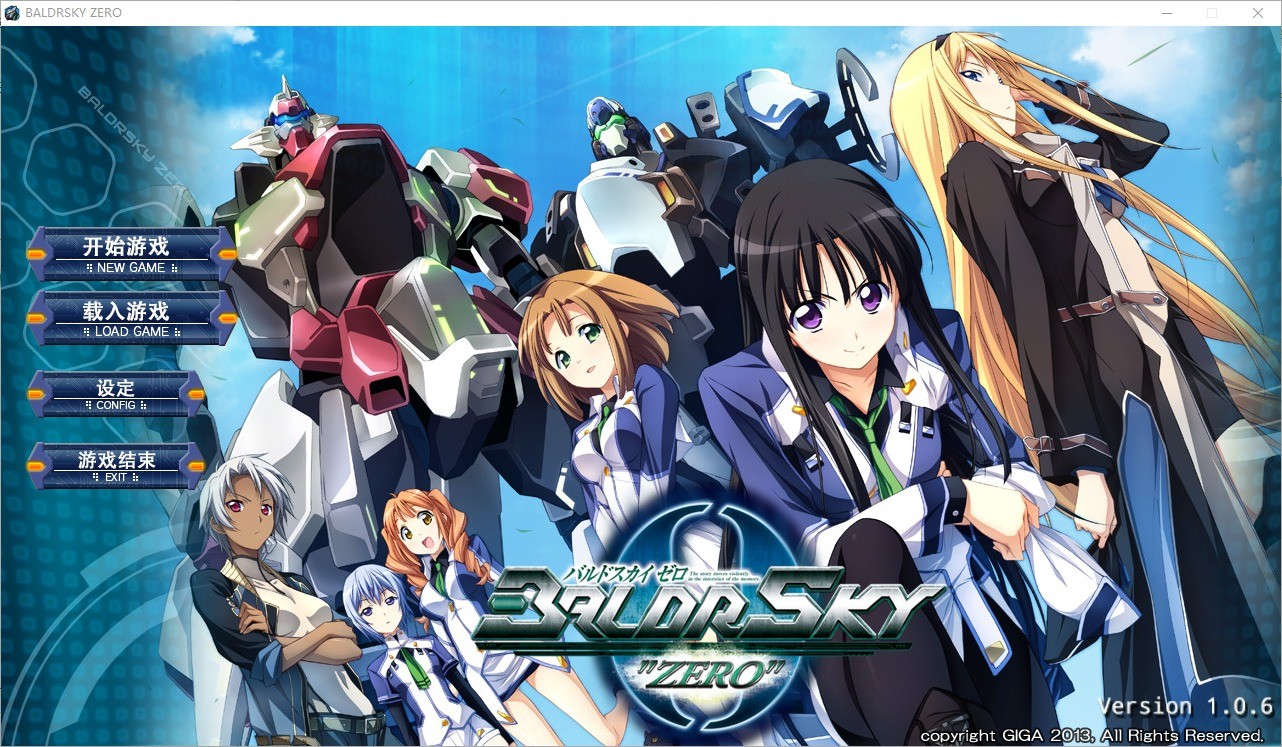
Task: Click the BALDRSKY ZERO app icon in title bar
Action: [13, 13]
